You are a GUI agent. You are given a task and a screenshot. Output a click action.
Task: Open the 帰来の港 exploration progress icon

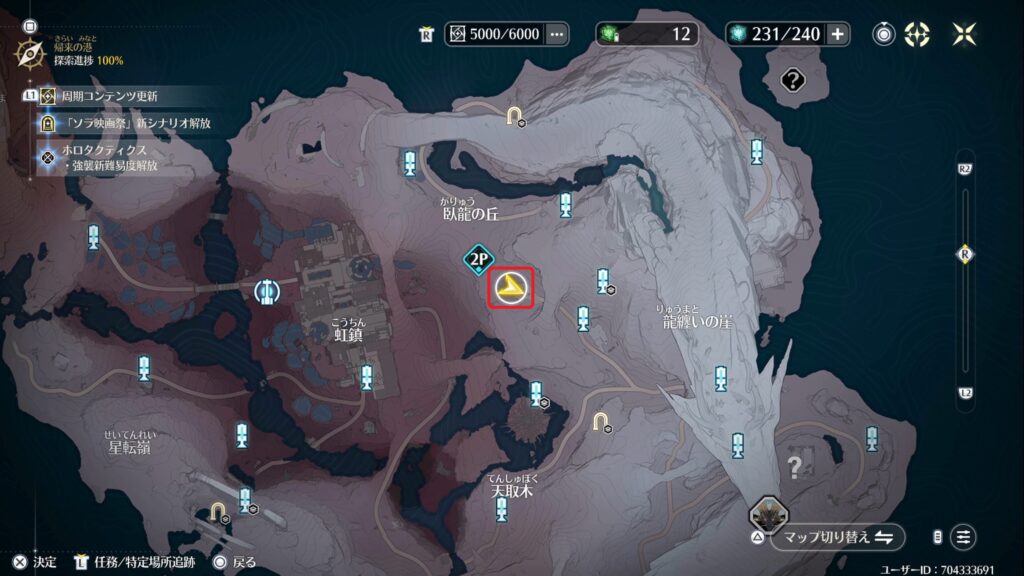click(29, 52)
